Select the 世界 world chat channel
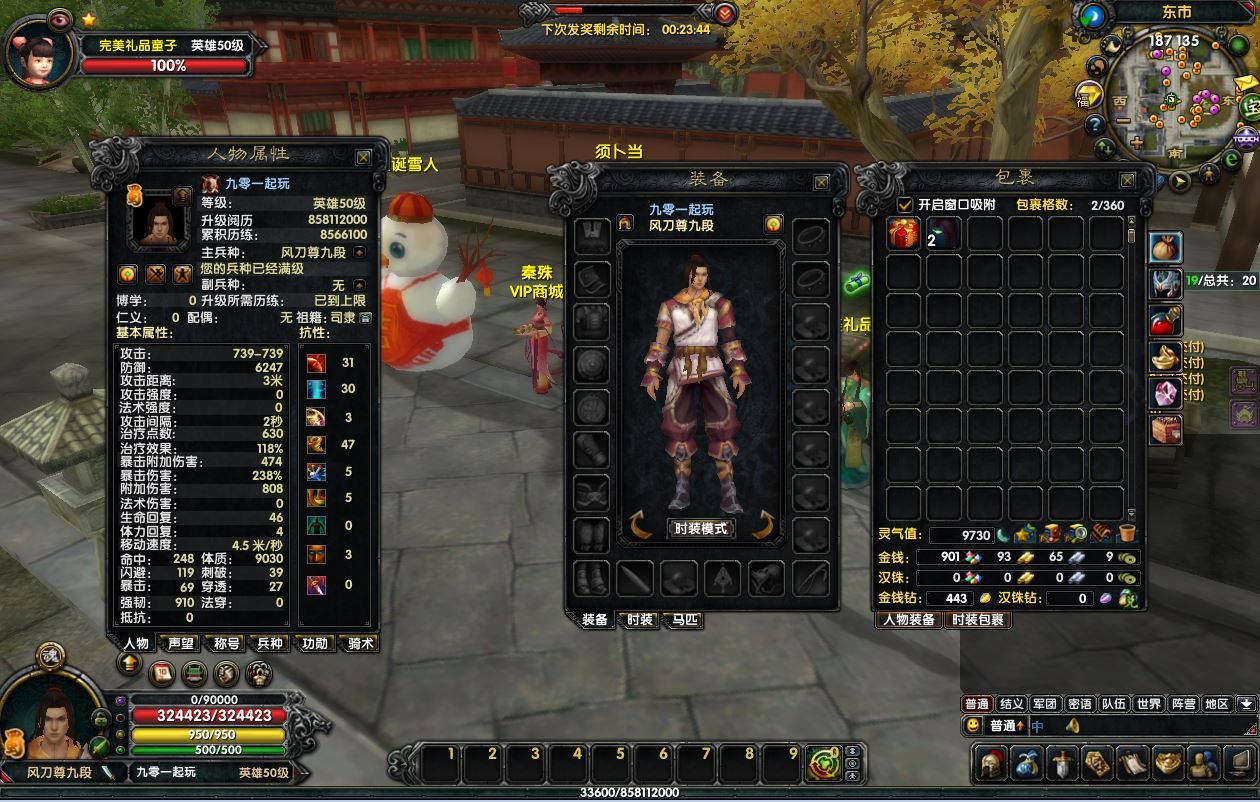This screenshot has height=802, width=1260. tap(1149, 704)
